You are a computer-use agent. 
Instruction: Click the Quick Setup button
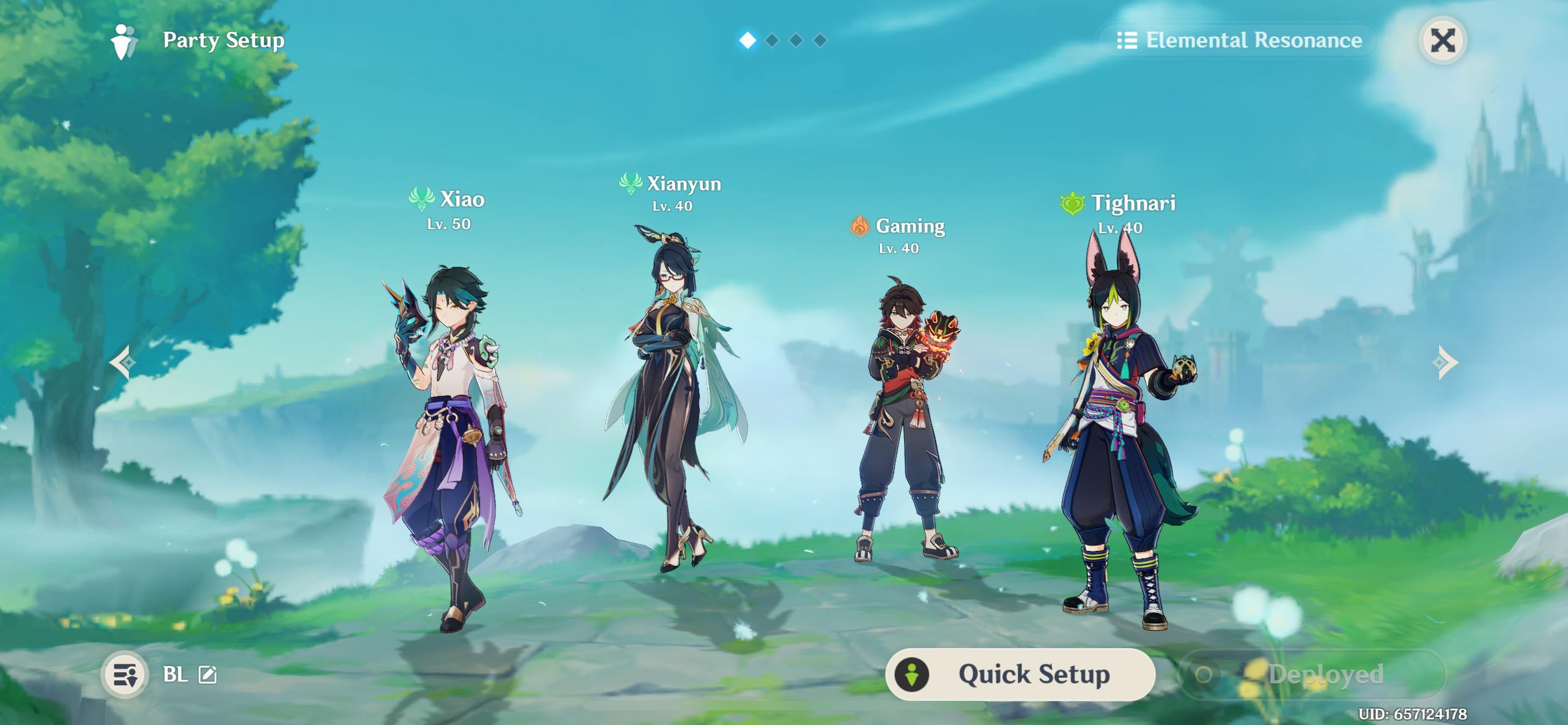coord(1020,674)
